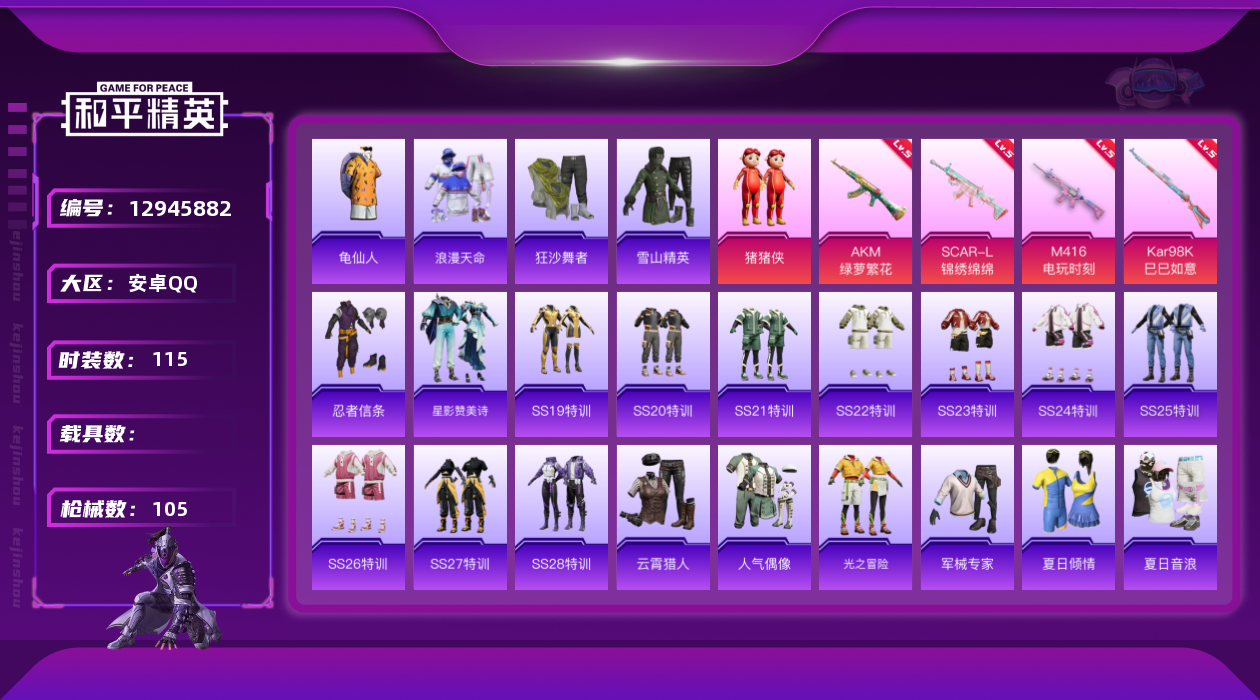Select the SS25特训 outfit card
1260x700 pixels.
click(1170, 364)
